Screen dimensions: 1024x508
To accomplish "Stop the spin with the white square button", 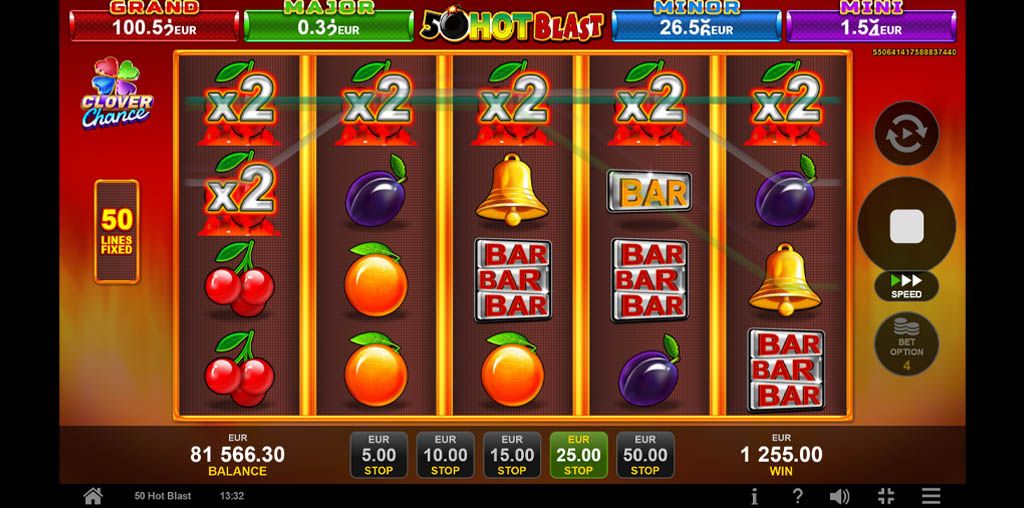I will click(x=906, y=227).
